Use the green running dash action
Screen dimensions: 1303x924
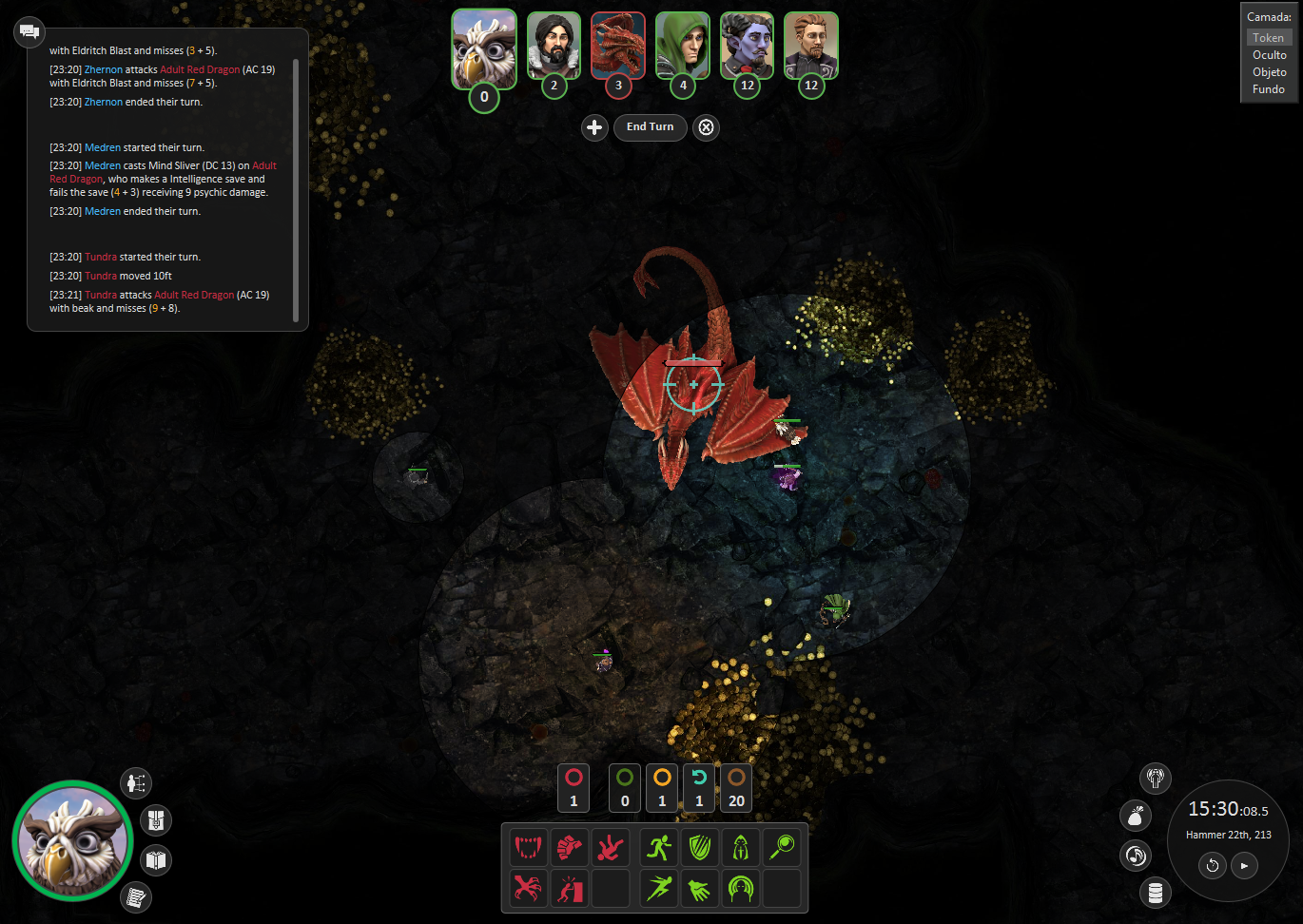coord(659,847)
